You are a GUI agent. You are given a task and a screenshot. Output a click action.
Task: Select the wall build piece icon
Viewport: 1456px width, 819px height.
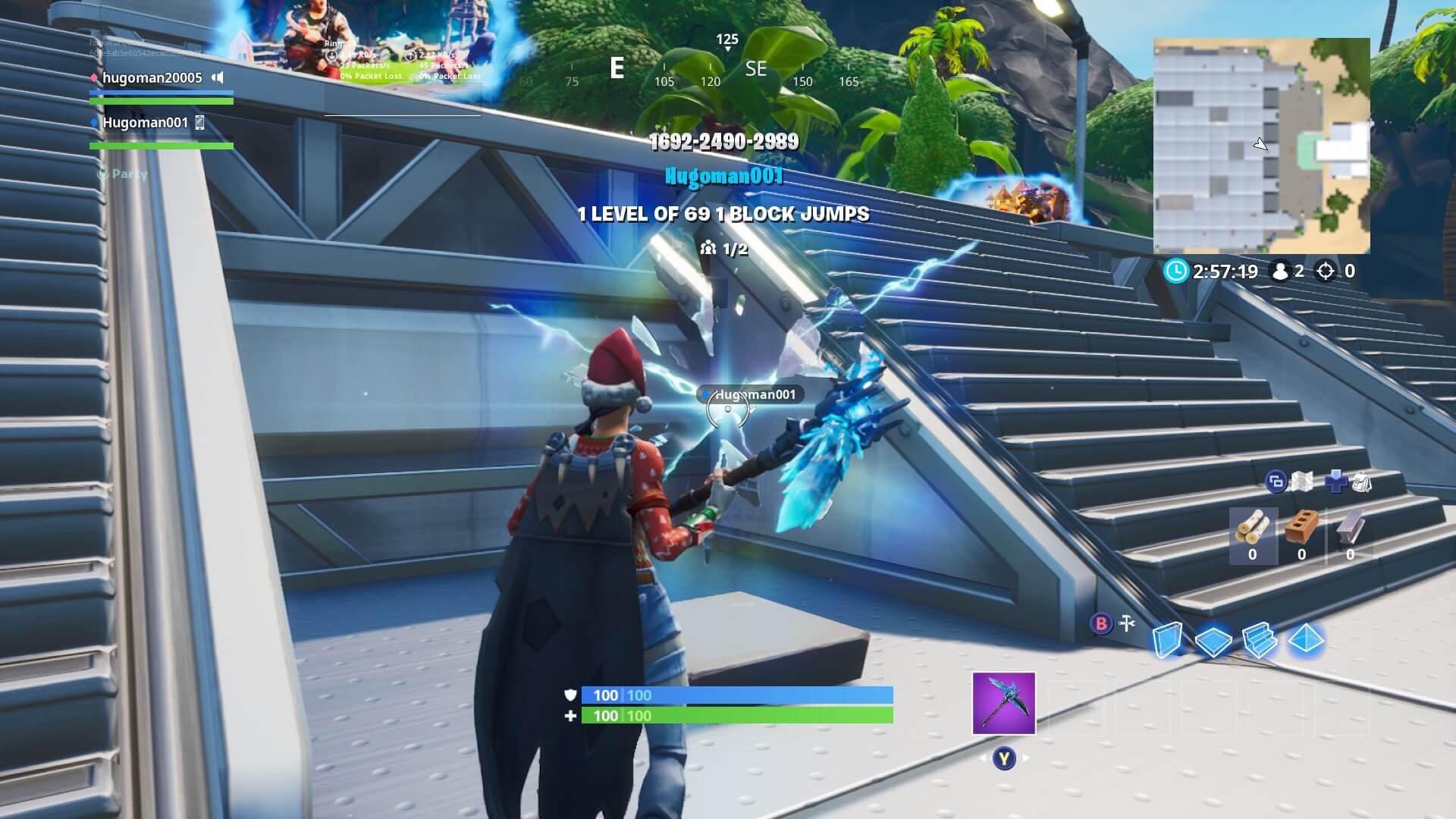(1169, 640)
